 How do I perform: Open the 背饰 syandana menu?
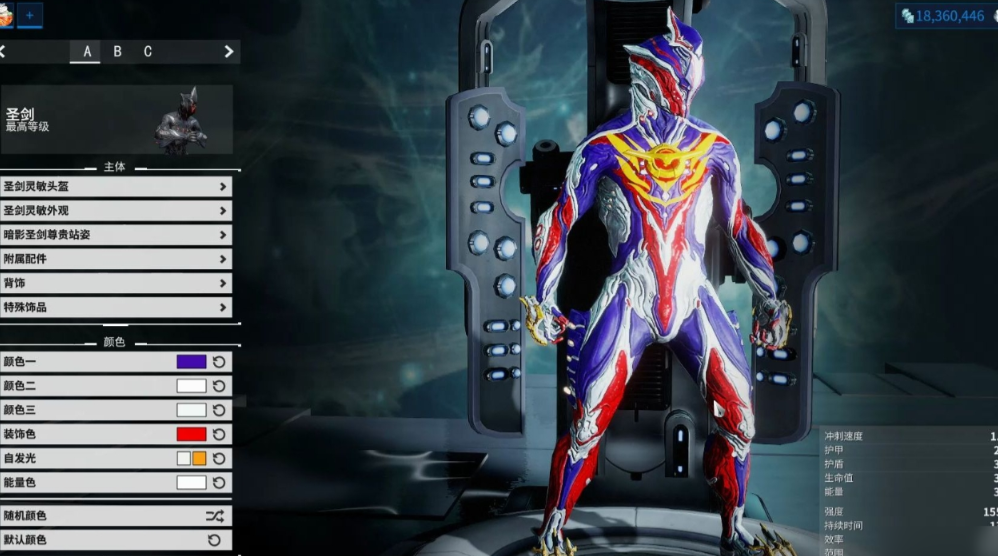click(x=116, y=283)
